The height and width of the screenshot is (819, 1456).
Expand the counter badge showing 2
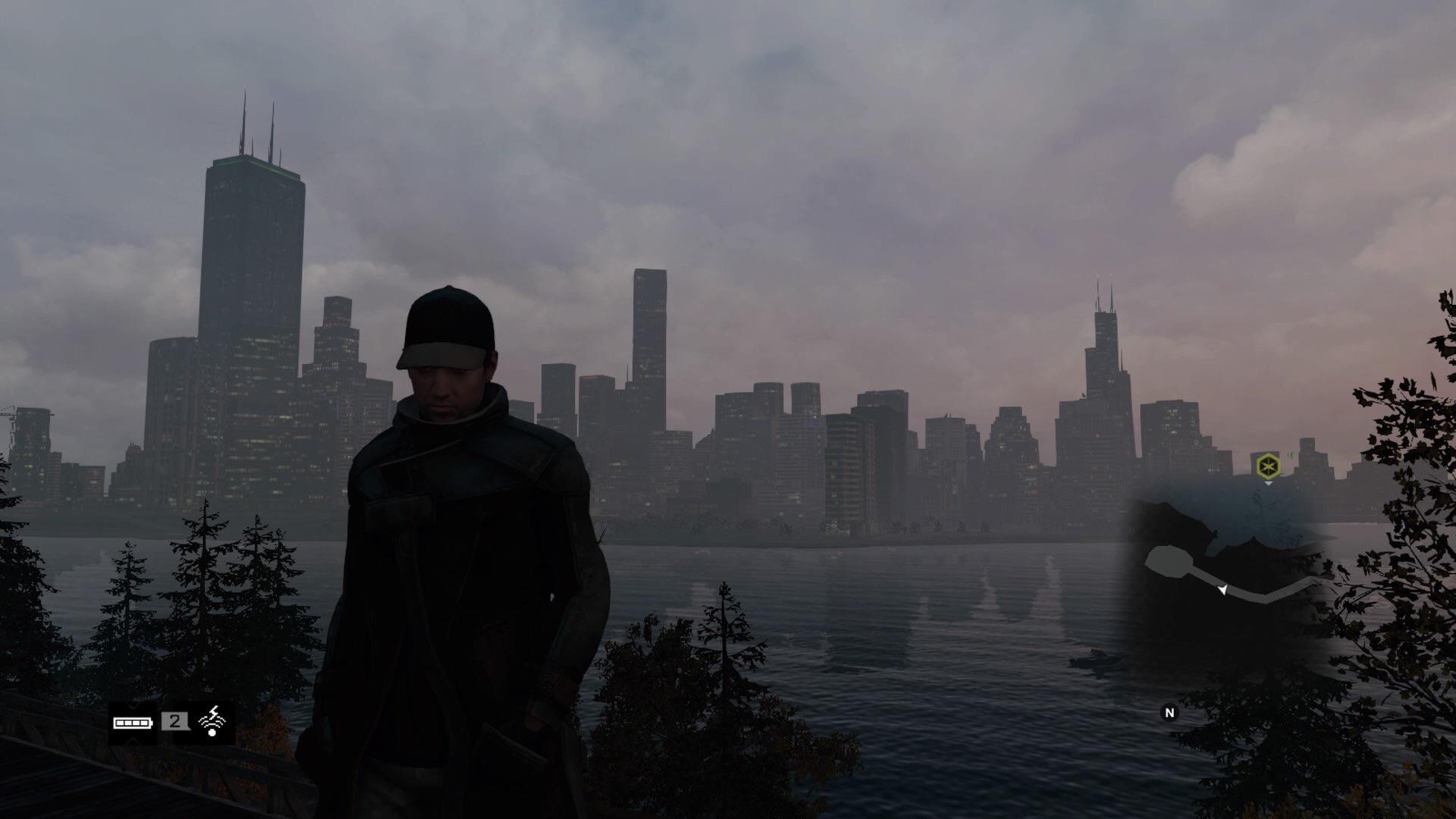click(x=174, y=720)
